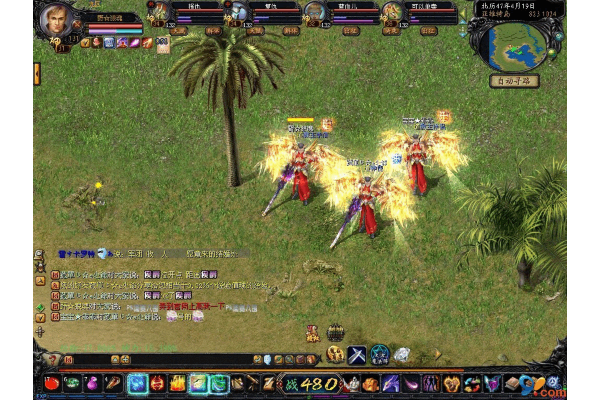Open the book icon on the bottom bar
This screenshot has width=600, height=400.
coord(511,383)
